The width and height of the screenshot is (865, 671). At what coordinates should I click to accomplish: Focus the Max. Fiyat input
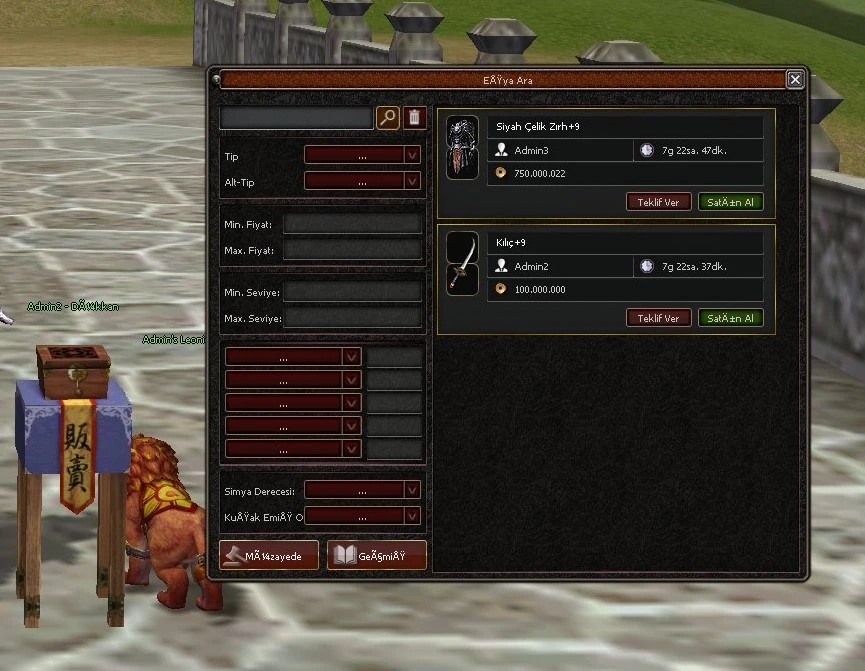pos(352,250)
